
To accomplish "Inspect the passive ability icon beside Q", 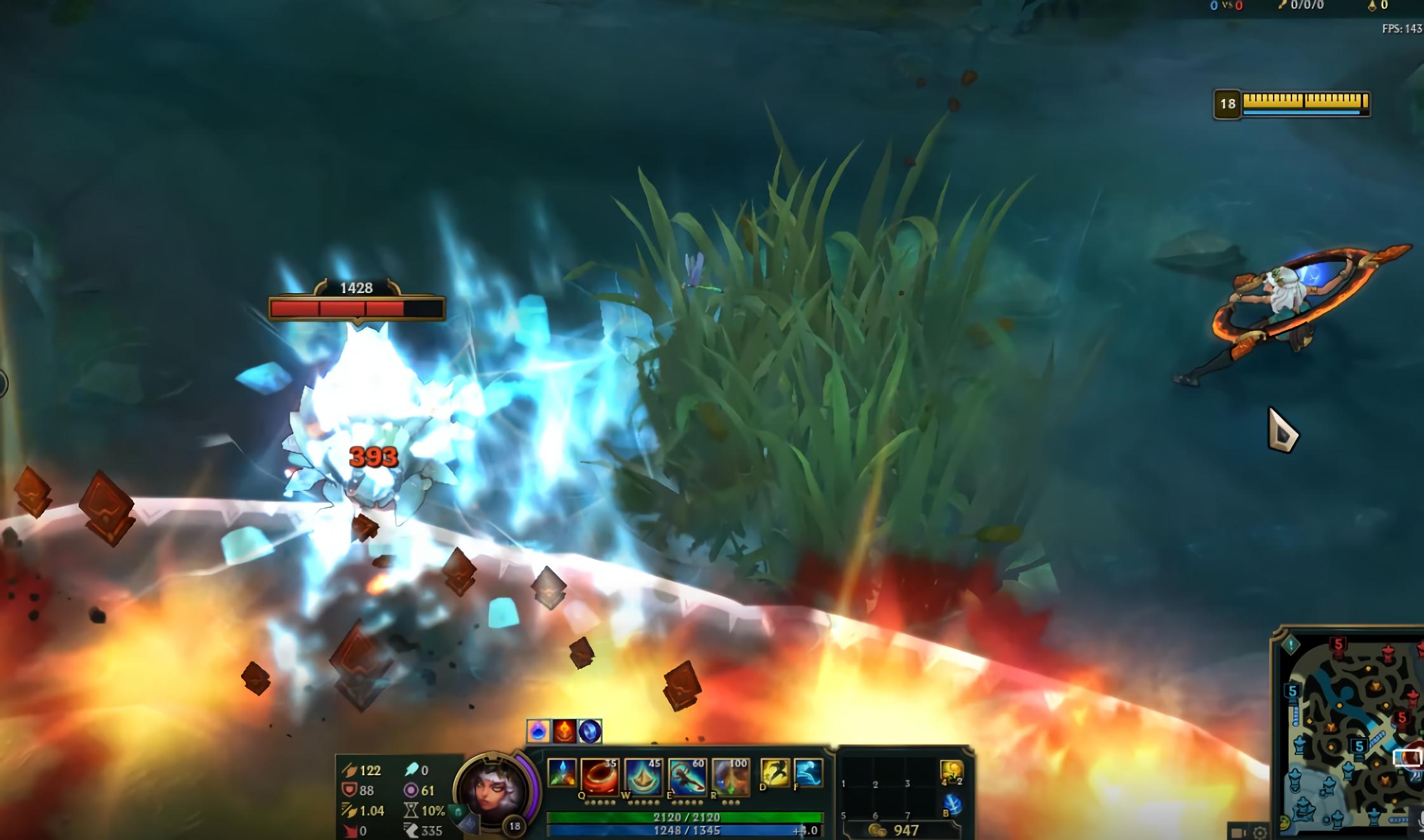I will pos(562,774).
